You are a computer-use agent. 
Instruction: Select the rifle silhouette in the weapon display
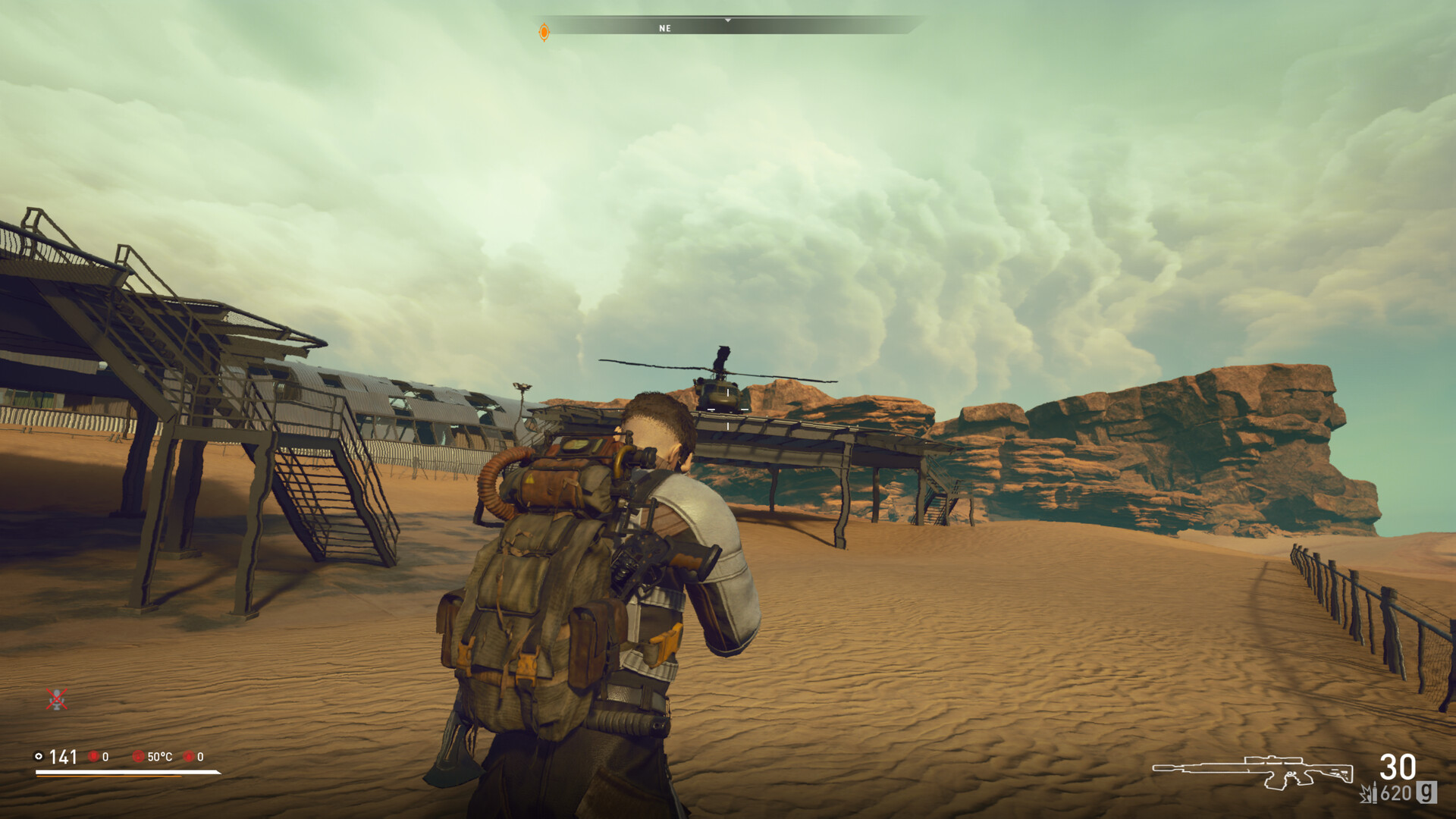[1253, 772]
